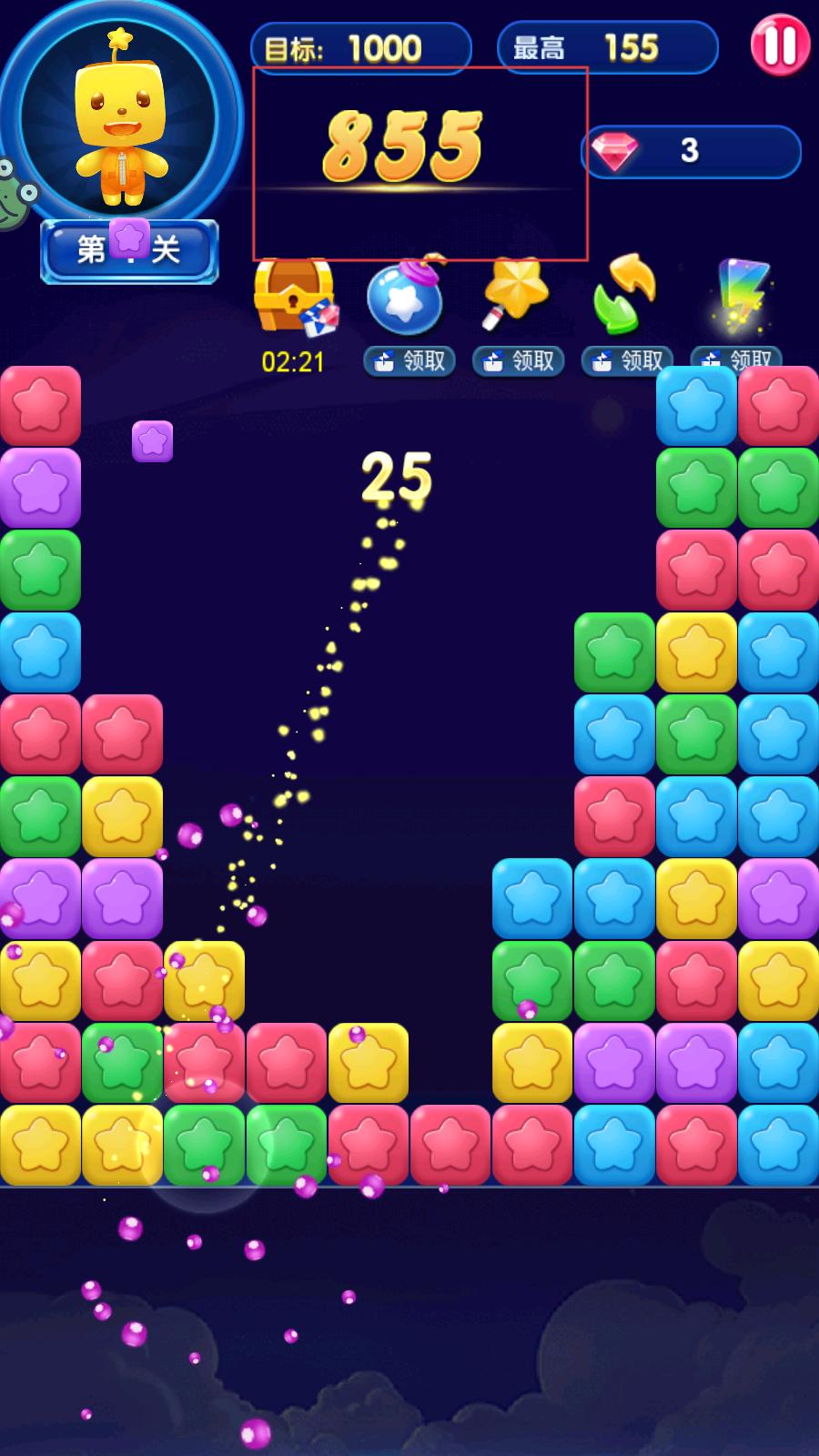The width and height of the screenshot is (819, 1456).
Task: Pop the blue star block in the bottom-right corner
Action: point(778,1145)
